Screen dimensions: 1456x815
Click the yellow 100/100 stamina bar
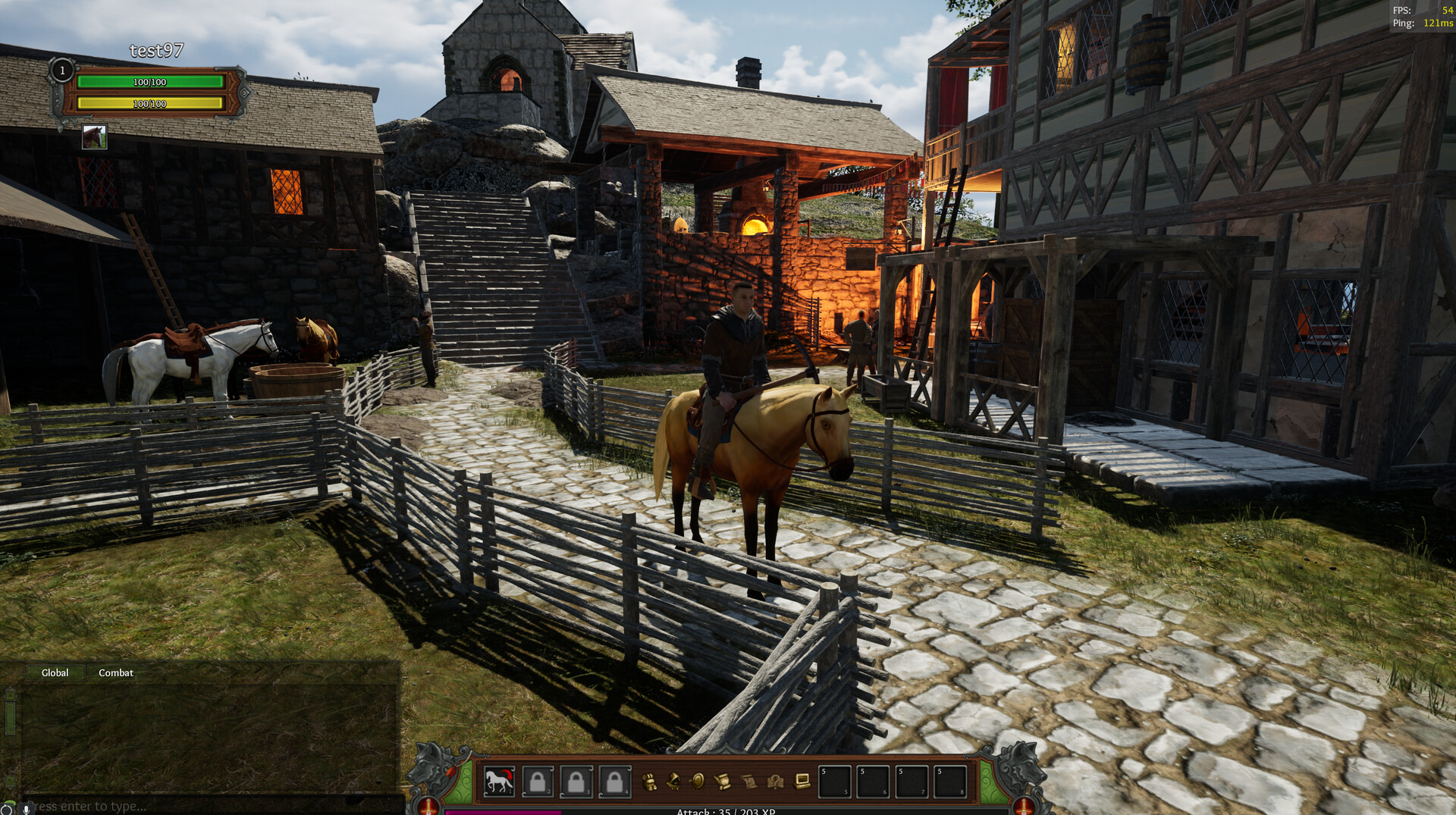pos(149,104)
